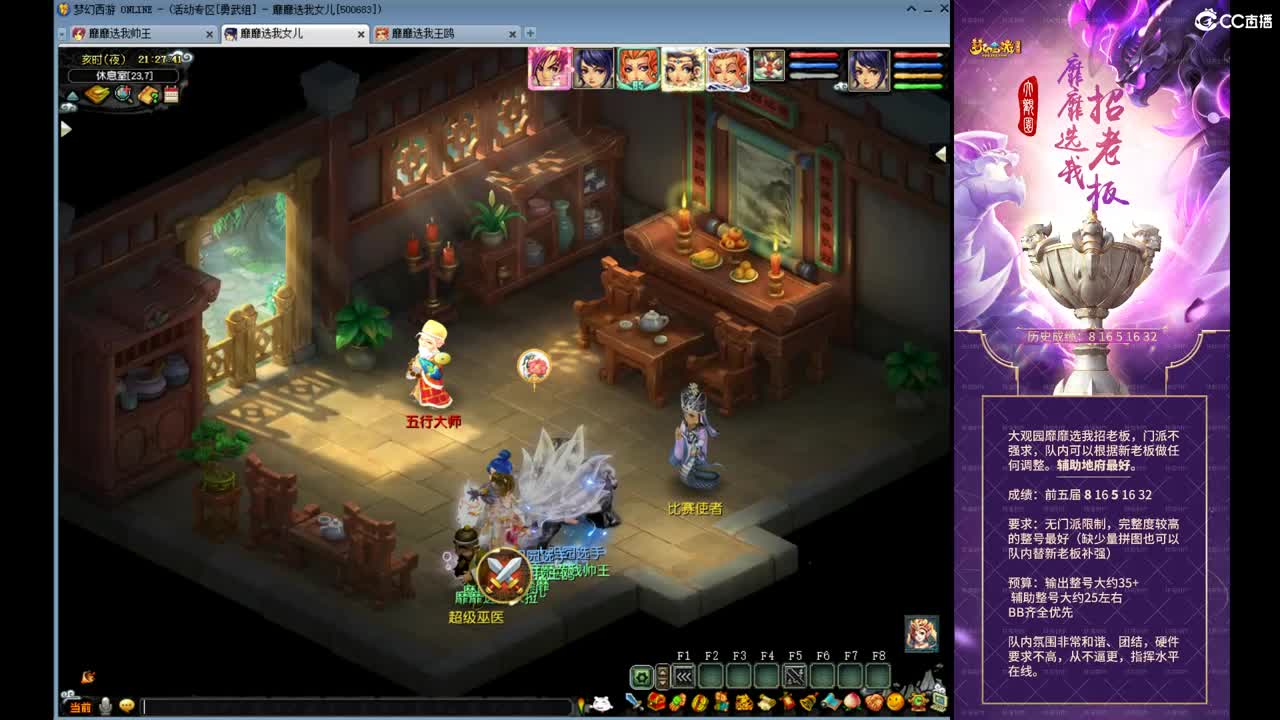Click a teammate's red HP bar

(x=813, y=55)
